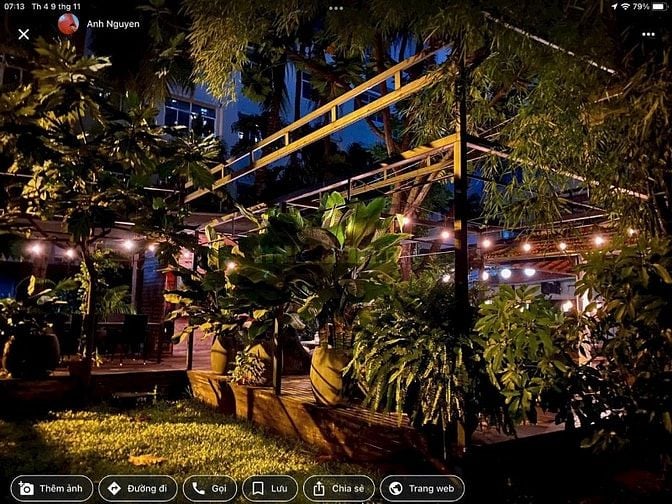Open the Trang web link

pyautogui.click(x=422, y=488)
